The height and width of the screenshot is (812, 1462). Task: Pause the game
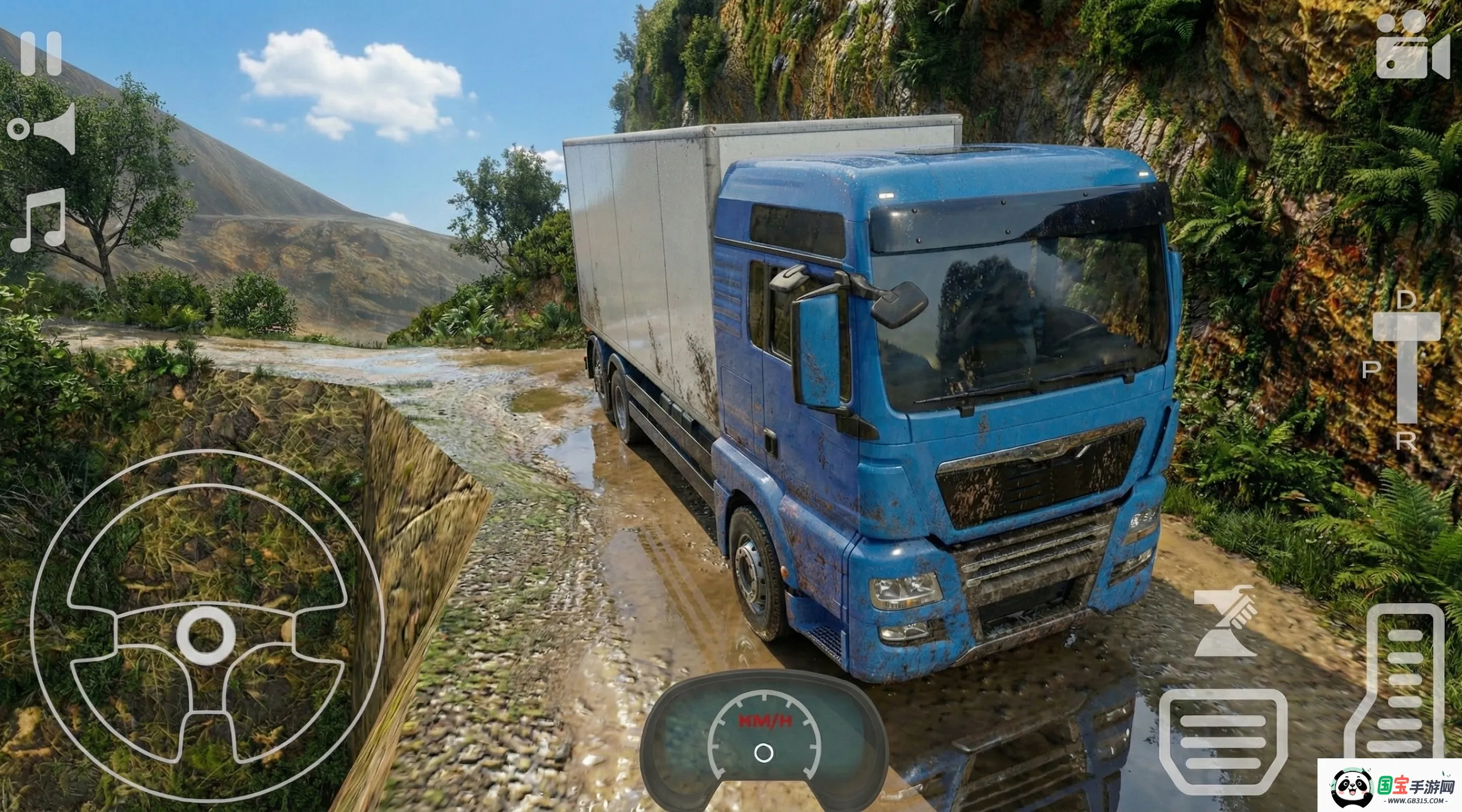pyautogui.click(x=41, y=54)
